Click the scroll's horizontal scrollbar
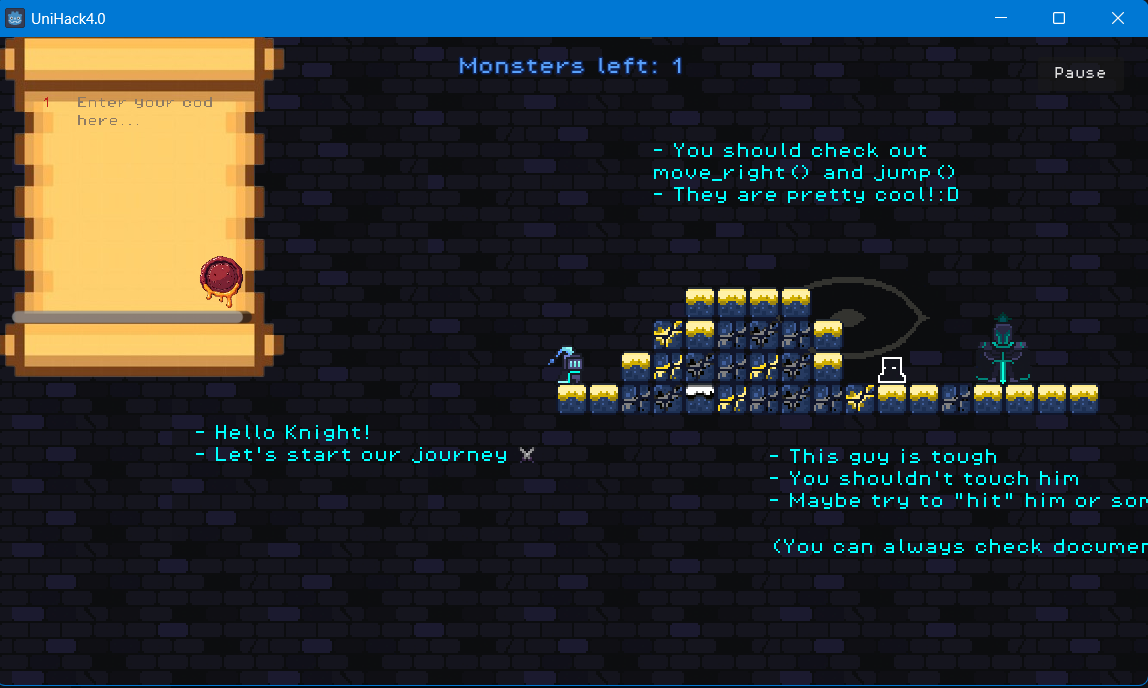This screenshot has height=688, width=1148. (x=128, y=317)
